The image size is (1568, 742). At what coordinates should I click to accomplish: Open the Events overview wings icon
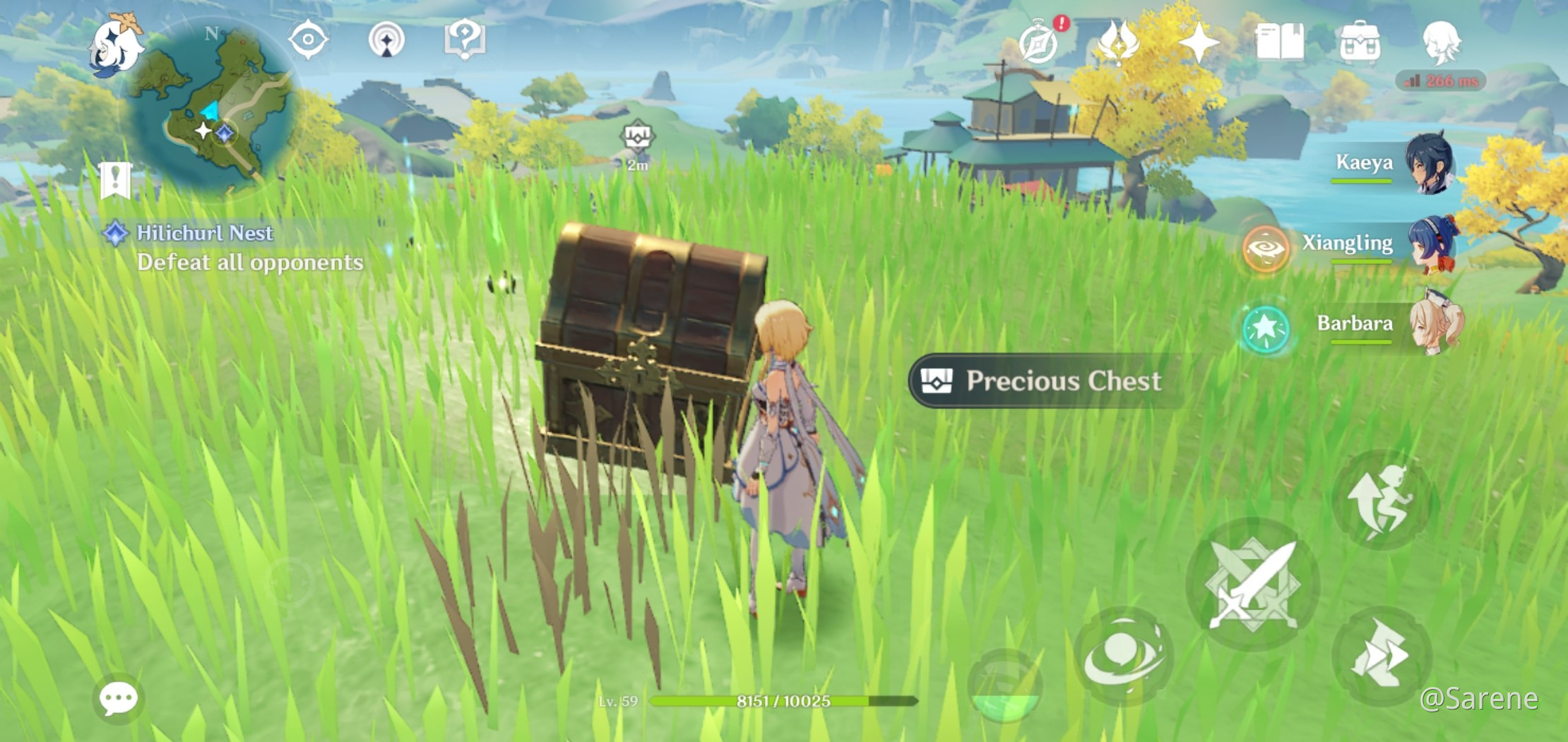tap(1119, 41)
